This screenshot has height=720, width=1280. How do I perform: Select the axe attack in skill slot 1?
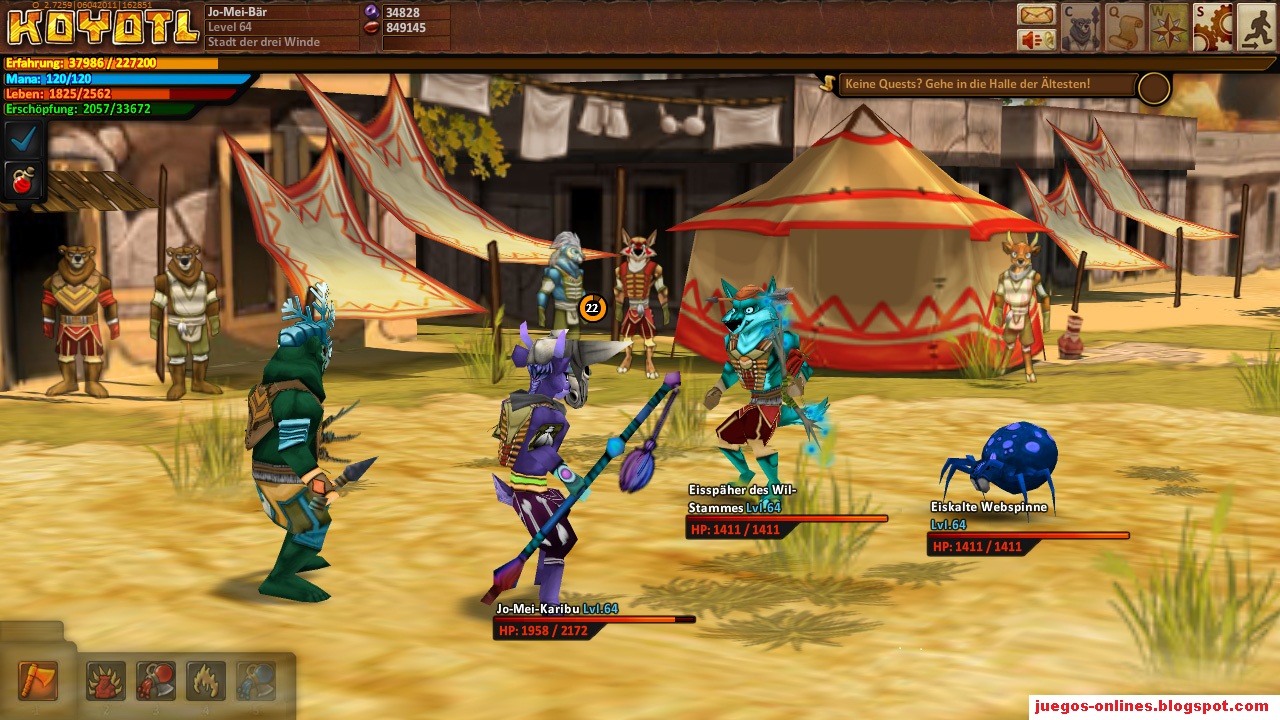coord(38,680)
